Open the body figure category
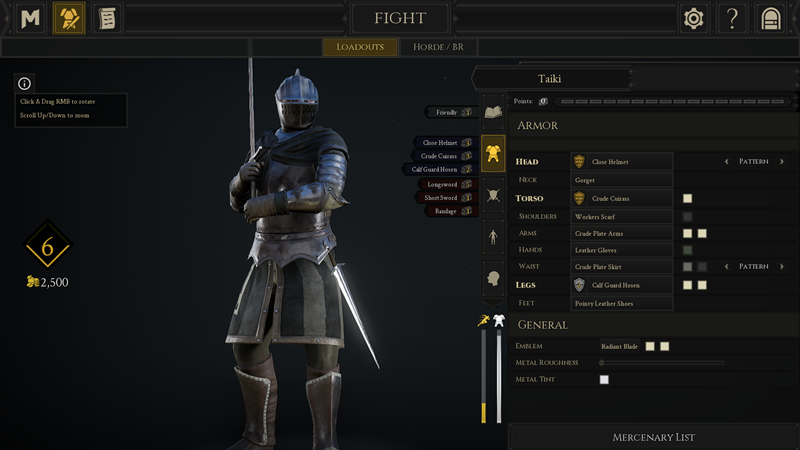Image resolution: width=800 pixels, height=450 pixels. pyautogui.click(x=493, y=237)
